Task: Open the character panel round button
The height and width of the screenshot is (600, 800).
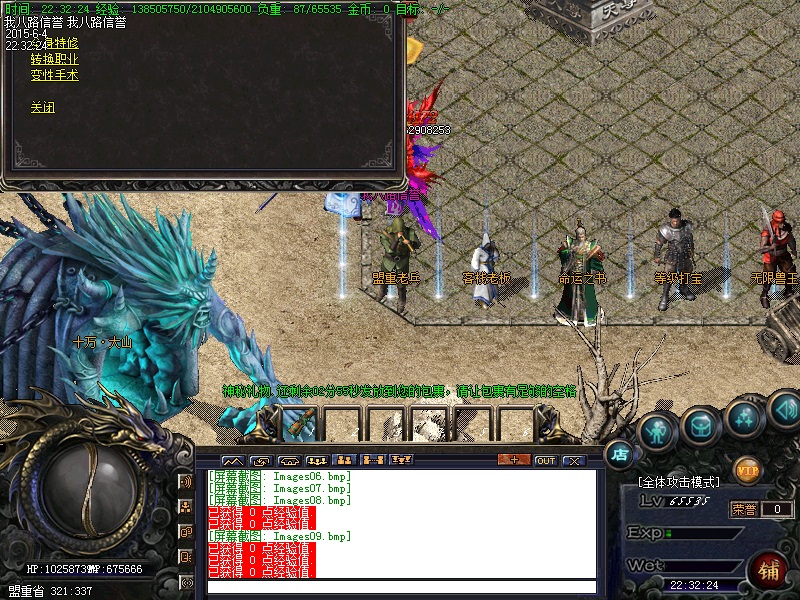Action: click(x=656, y=431)
